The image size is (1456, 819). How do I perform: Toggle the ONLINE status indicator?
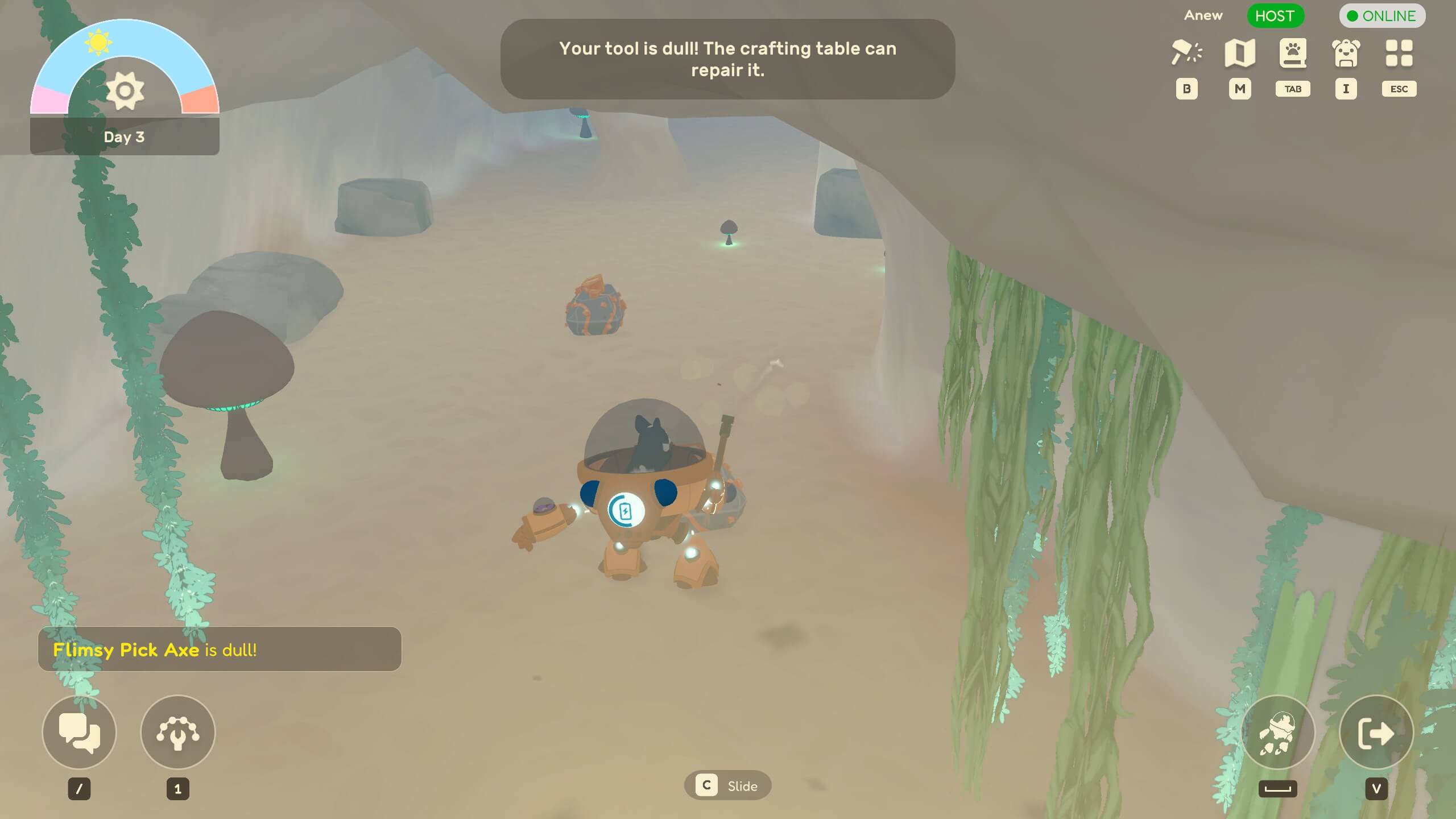[x=1382, y=16]
